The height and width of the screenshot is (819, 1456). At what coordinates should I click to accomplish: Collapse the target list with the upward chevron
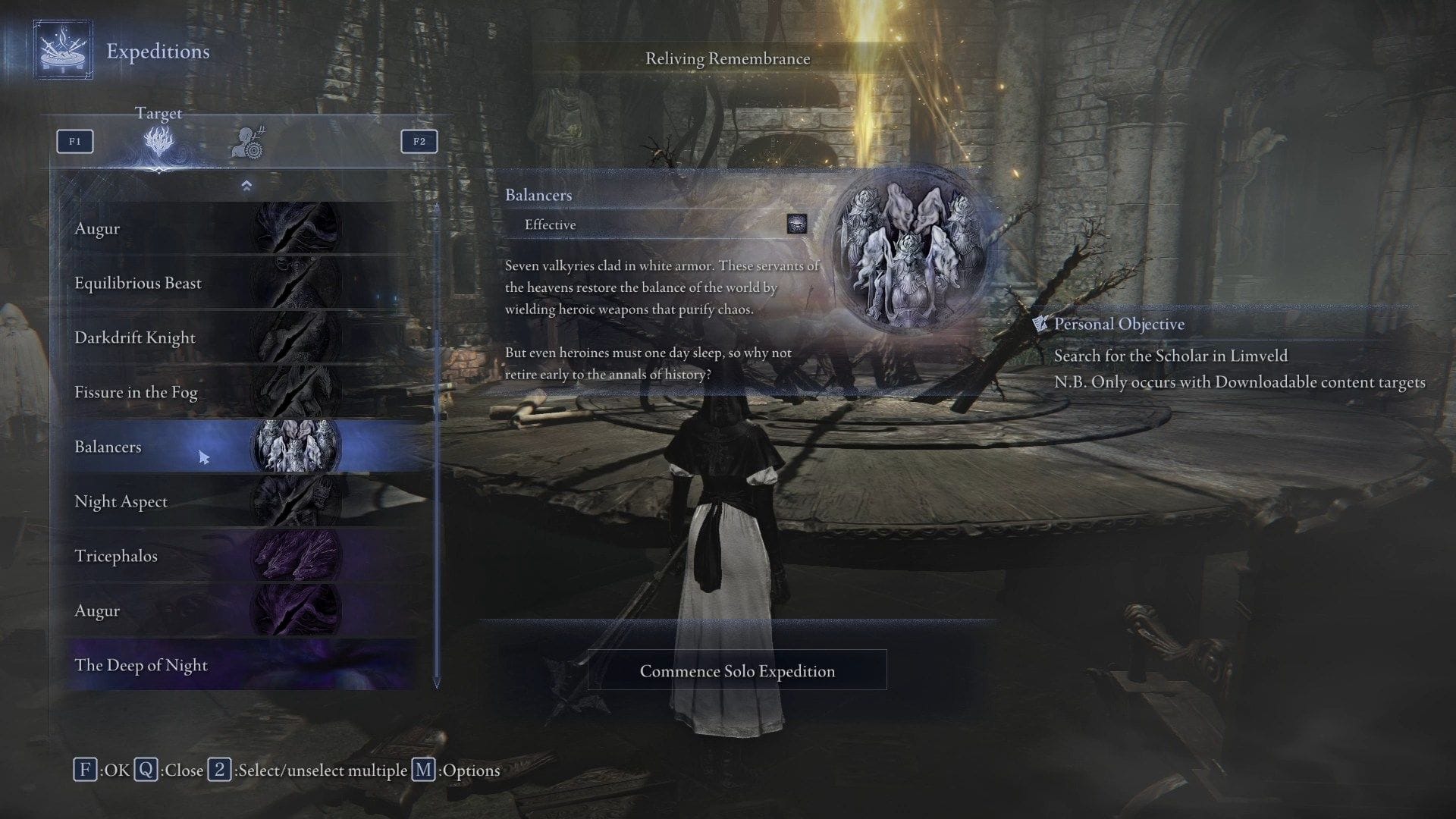246,184
